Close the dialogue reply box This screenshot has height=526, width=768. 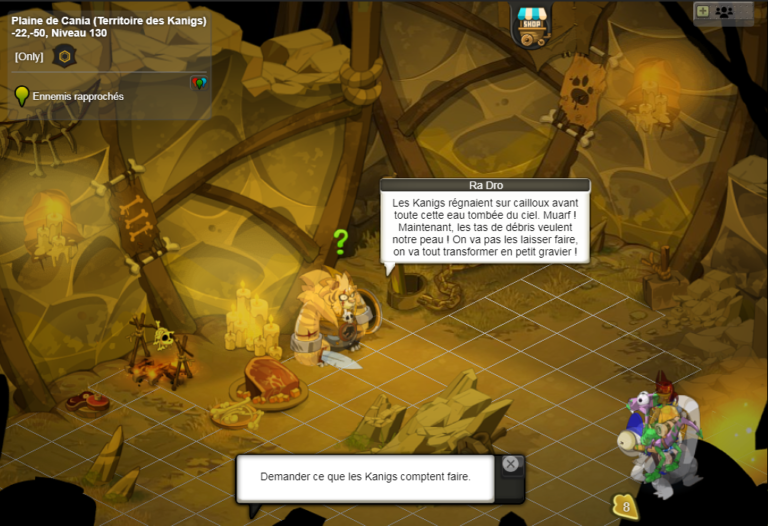[511, 464]
